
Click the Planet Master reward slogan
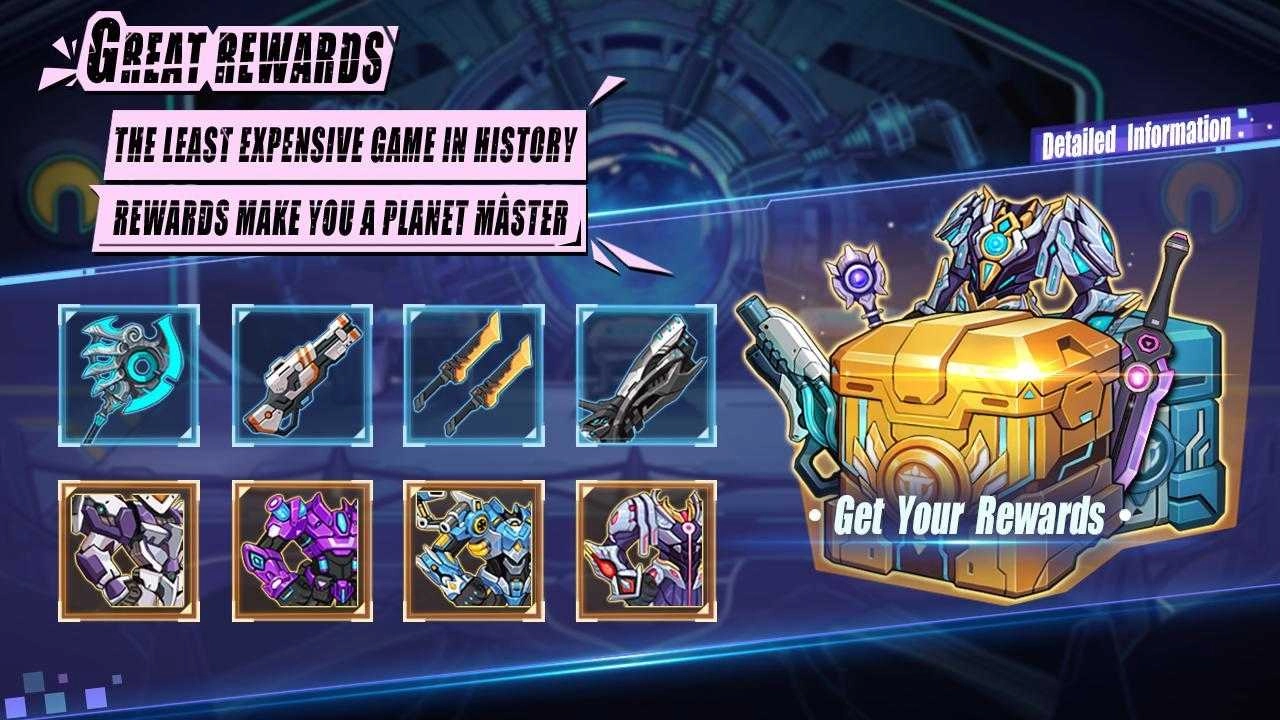pos(345,210)
